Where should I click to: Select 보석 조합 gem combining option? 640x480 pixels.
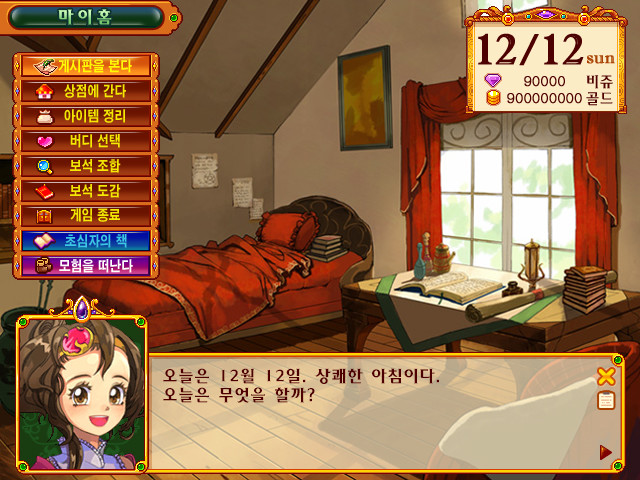coord(84,166)
